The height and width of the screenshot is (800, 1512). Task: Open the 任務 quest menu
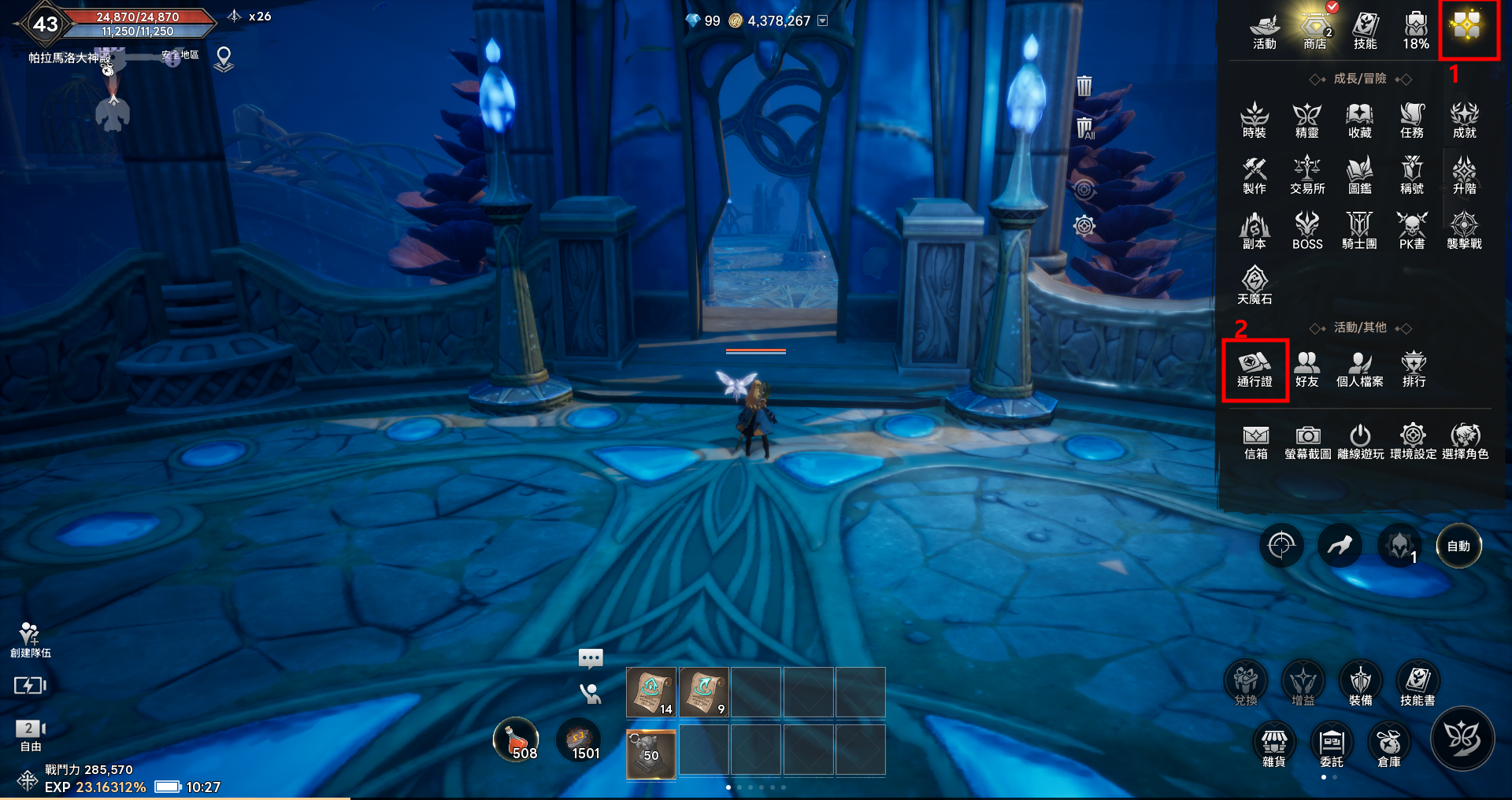1412,120
